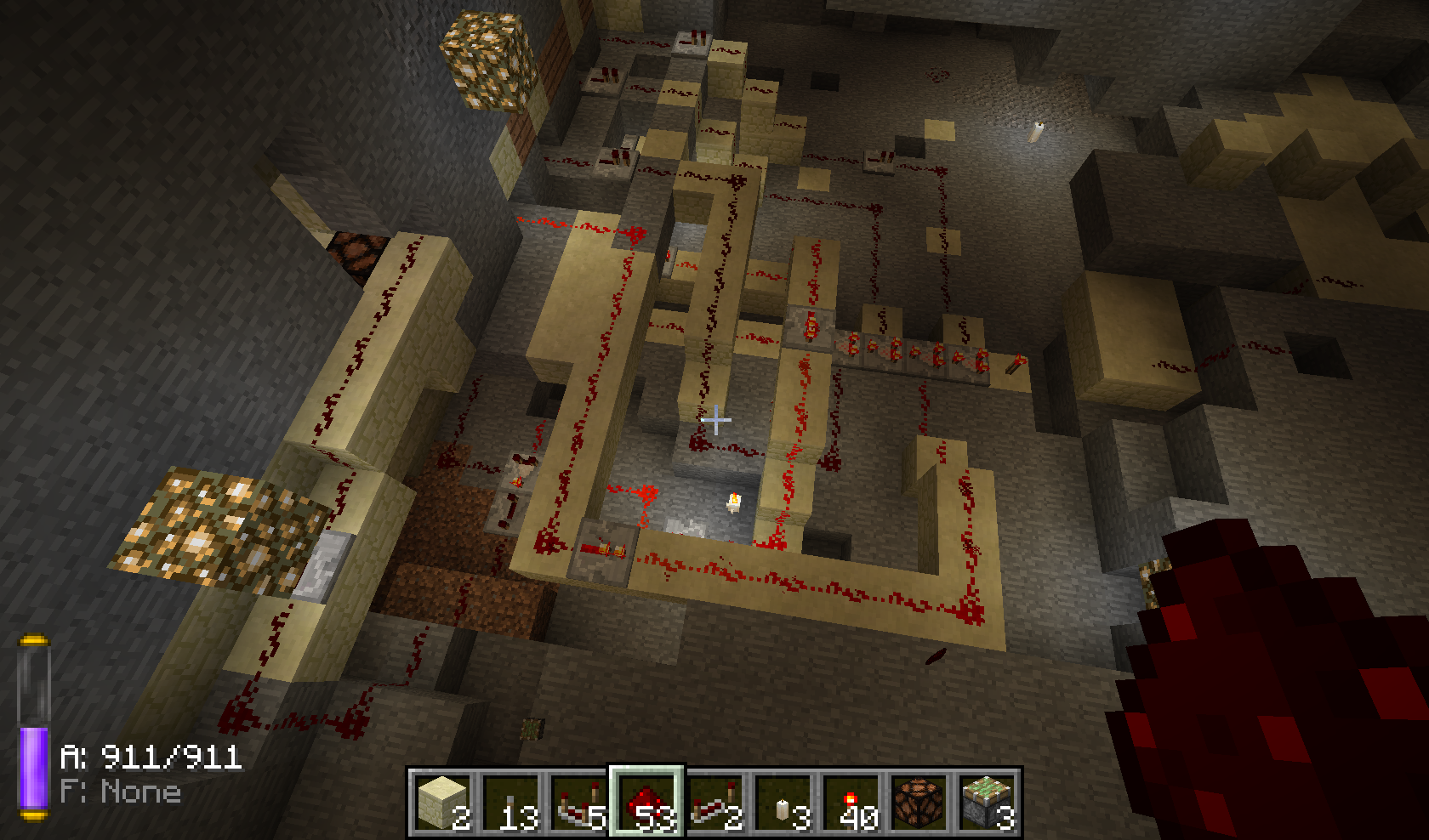Select the redstone torch stack of 40
This screenshot has height=840, width=1429.
point(851,803)
